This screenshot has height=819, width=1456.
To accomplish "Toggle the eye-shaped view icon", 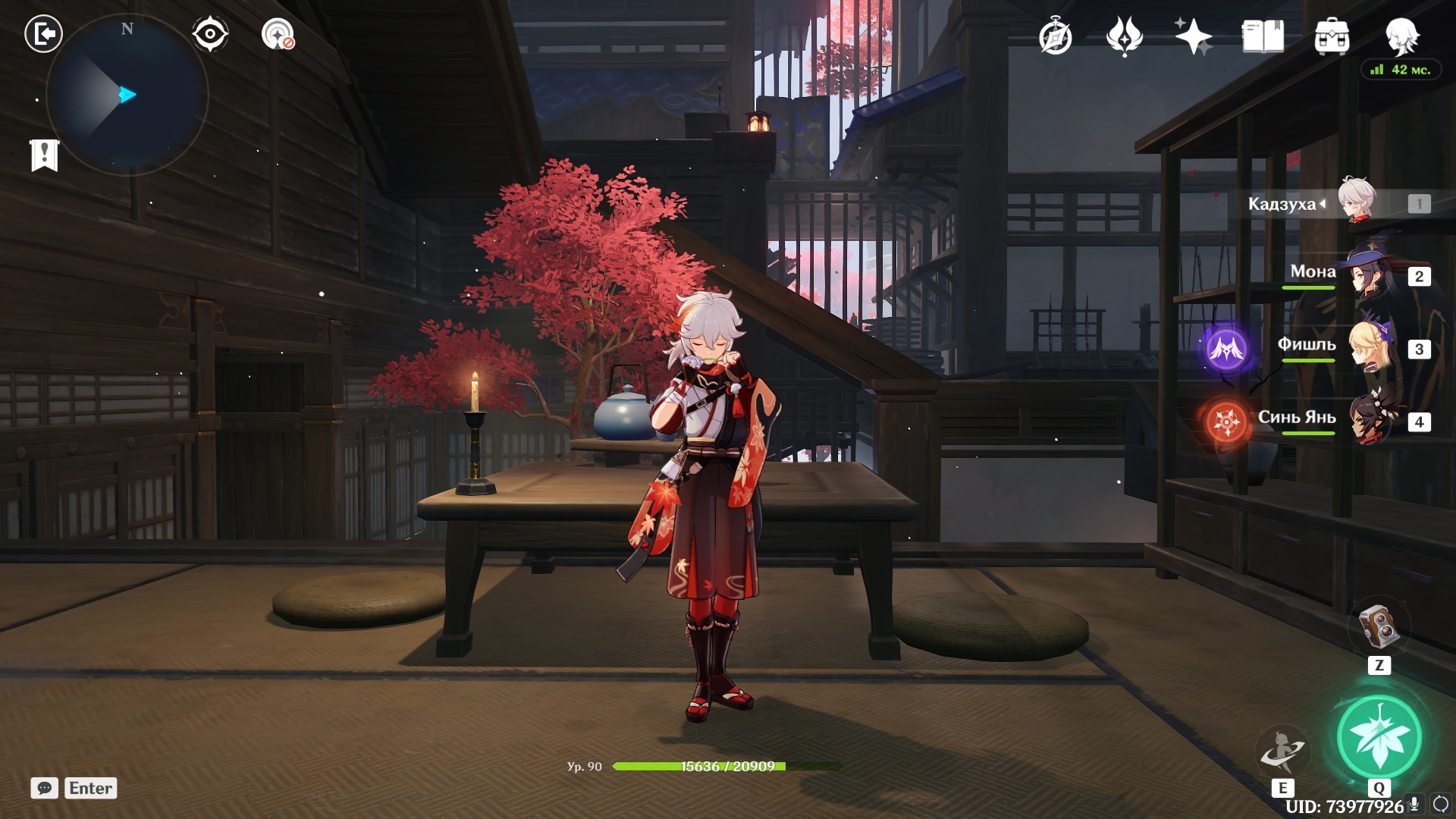I will click(209, 34).
